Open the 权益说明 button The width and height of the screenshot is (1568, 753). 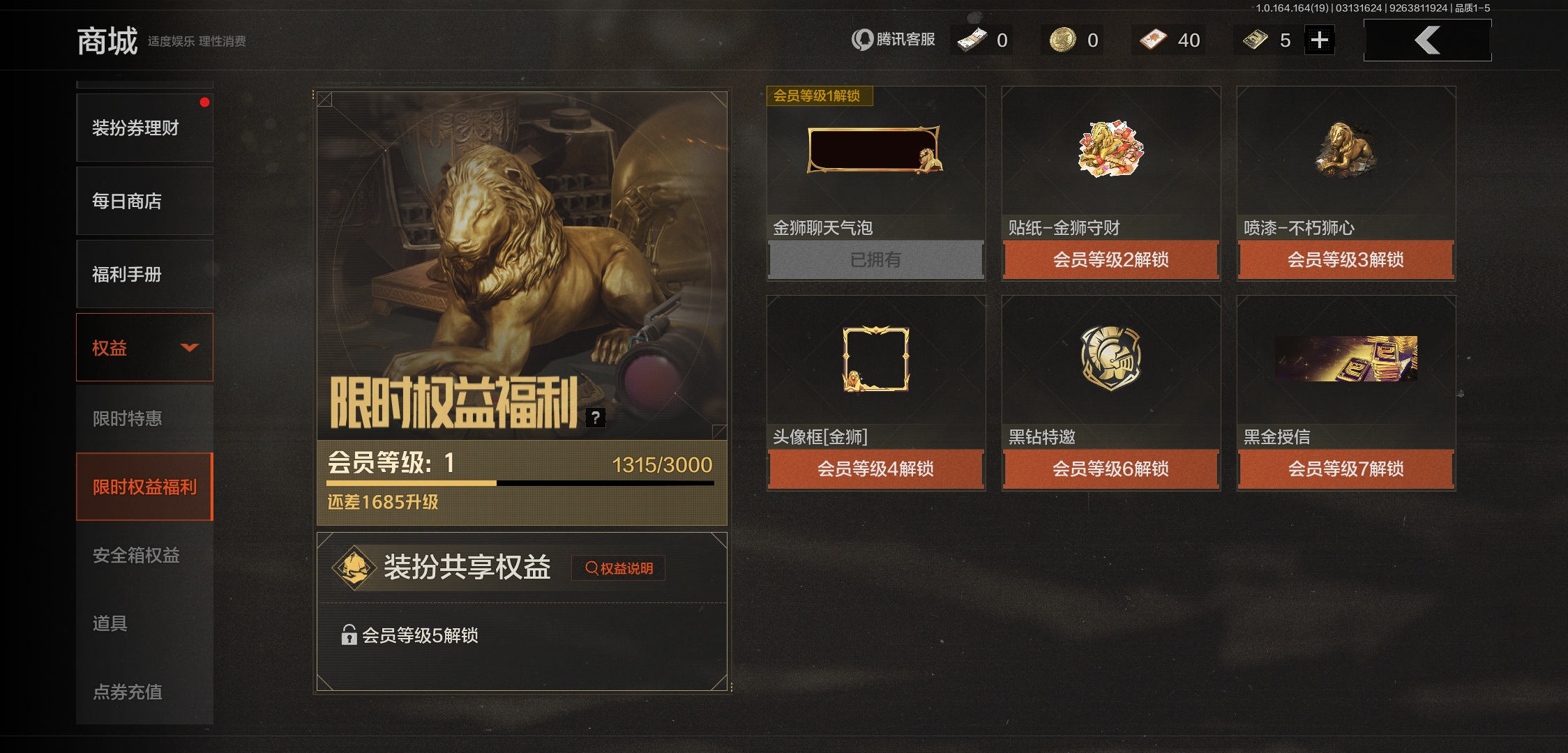(x=618, y=568)
